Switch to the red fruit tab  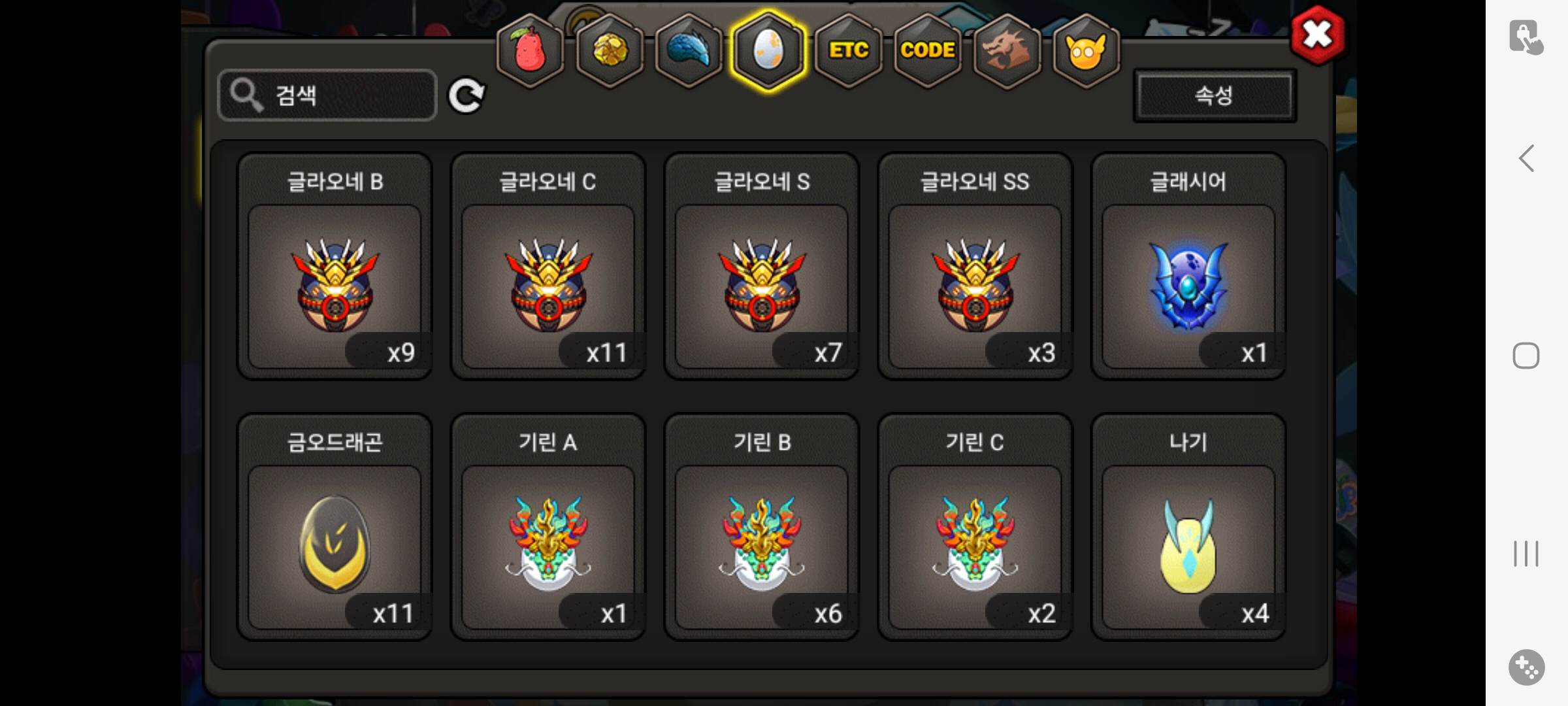coord(531,50)
